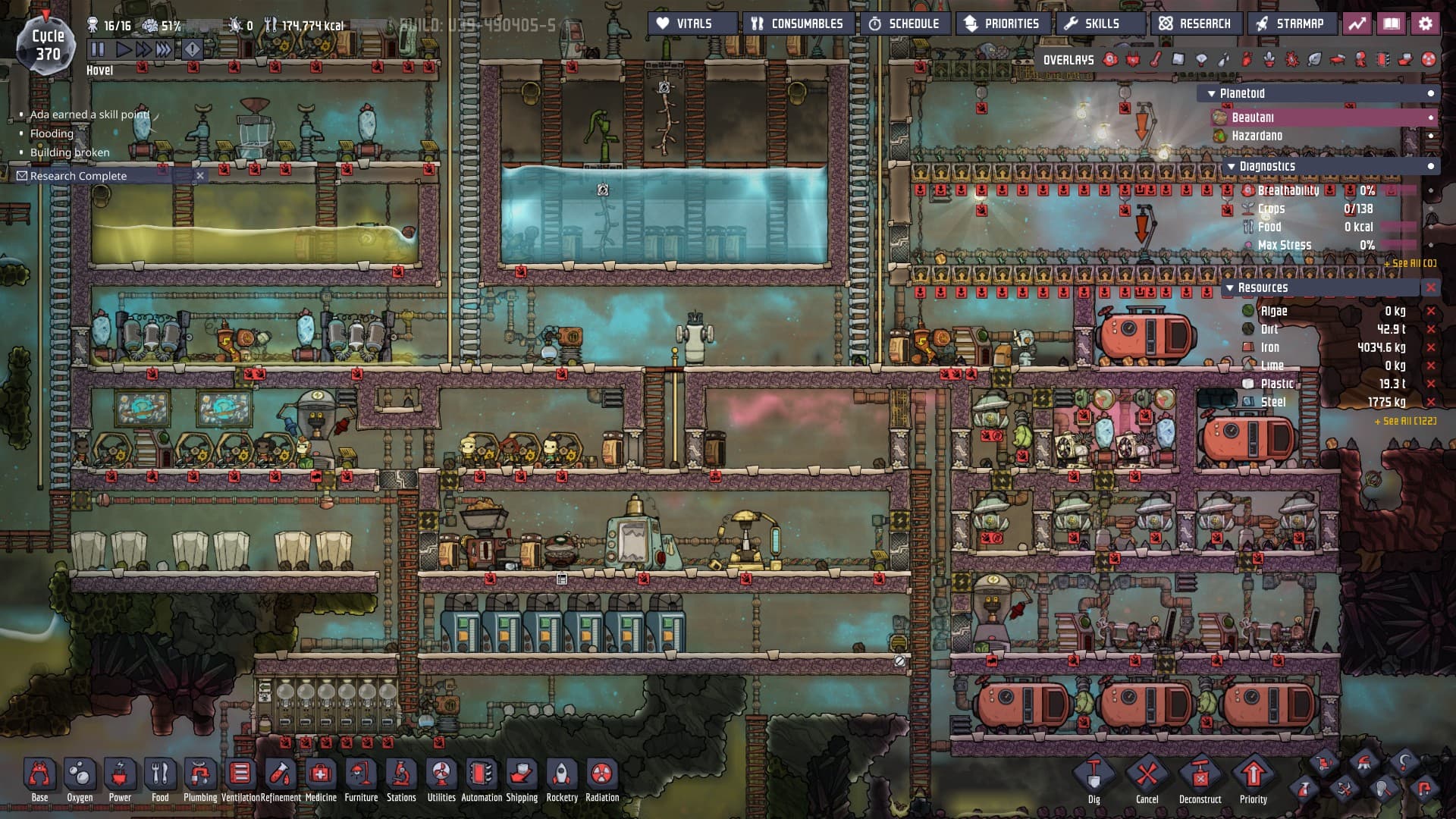Select the Dig tool

pyautogui.click(x=1094, y=777)
